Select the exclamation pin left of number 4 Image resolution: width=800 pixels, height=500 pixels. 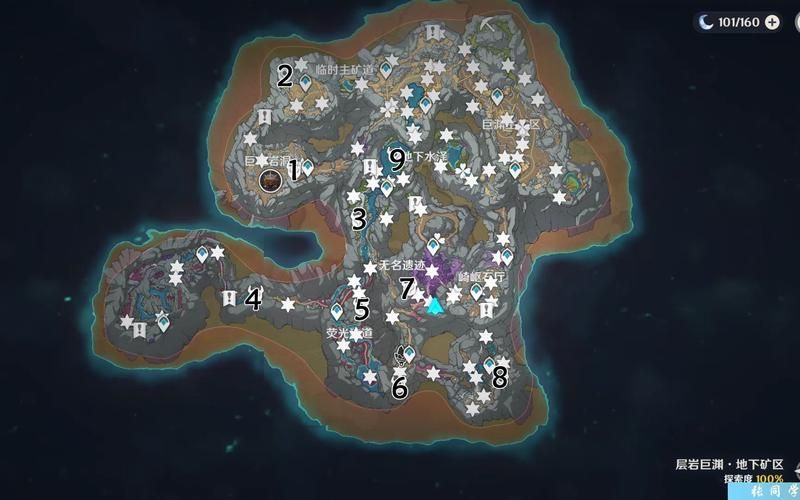230,297
